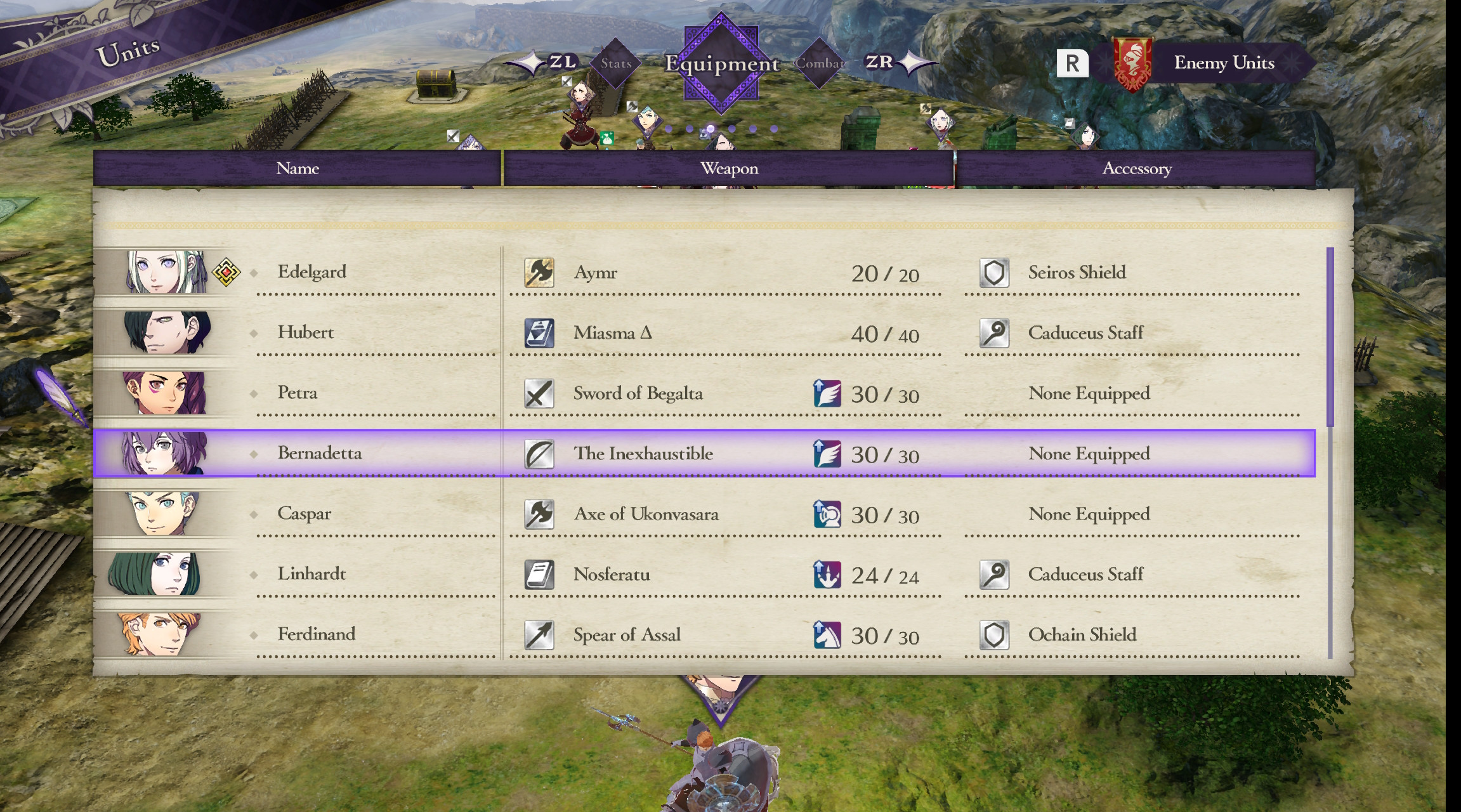Expand the Weapon column header
This screenshot has height=812, width=1461.
[x=728, y=168]
